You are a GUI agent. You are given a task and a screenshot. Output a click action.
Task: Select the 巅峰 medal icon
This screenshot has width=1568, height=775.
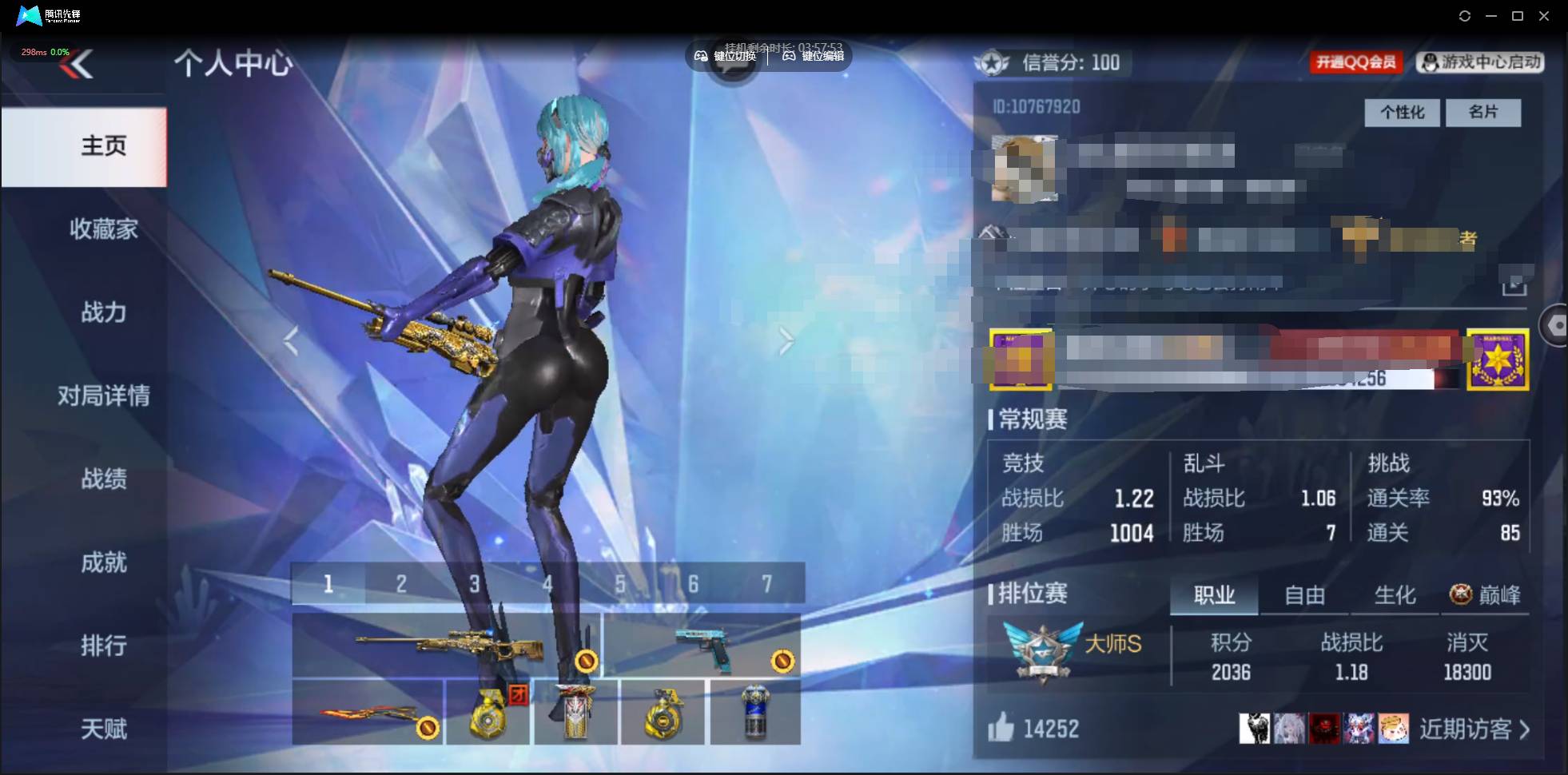1460,594
